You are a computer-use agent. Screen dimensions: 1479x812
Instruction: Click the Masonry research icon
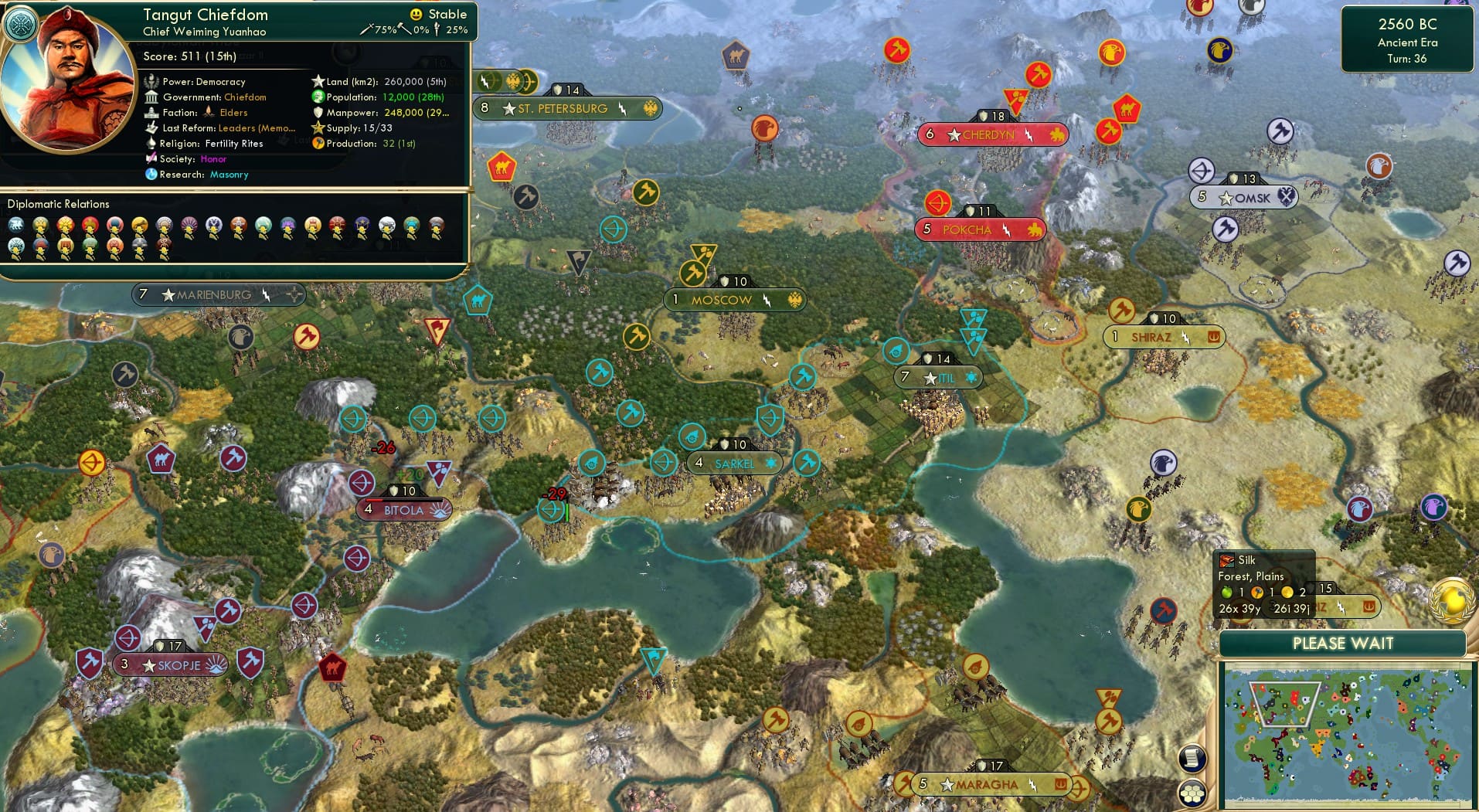(151, 175)
